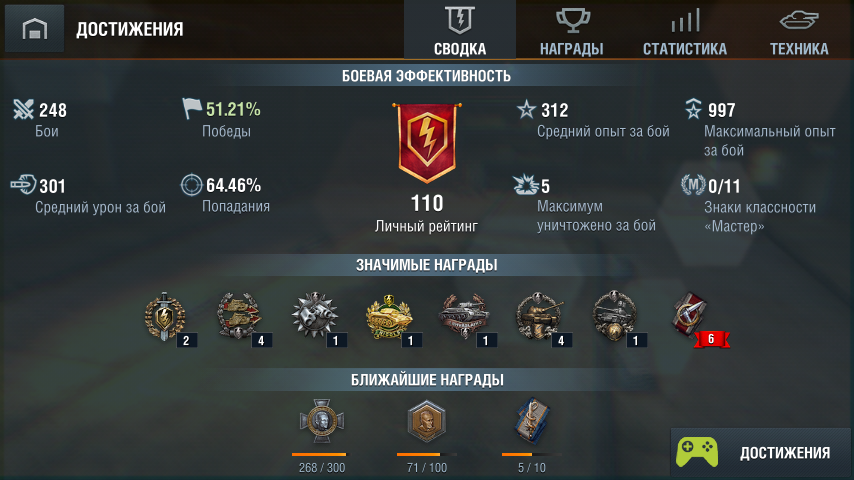Open the Статистика tab

pyautogui.click(x=684, y=30)
